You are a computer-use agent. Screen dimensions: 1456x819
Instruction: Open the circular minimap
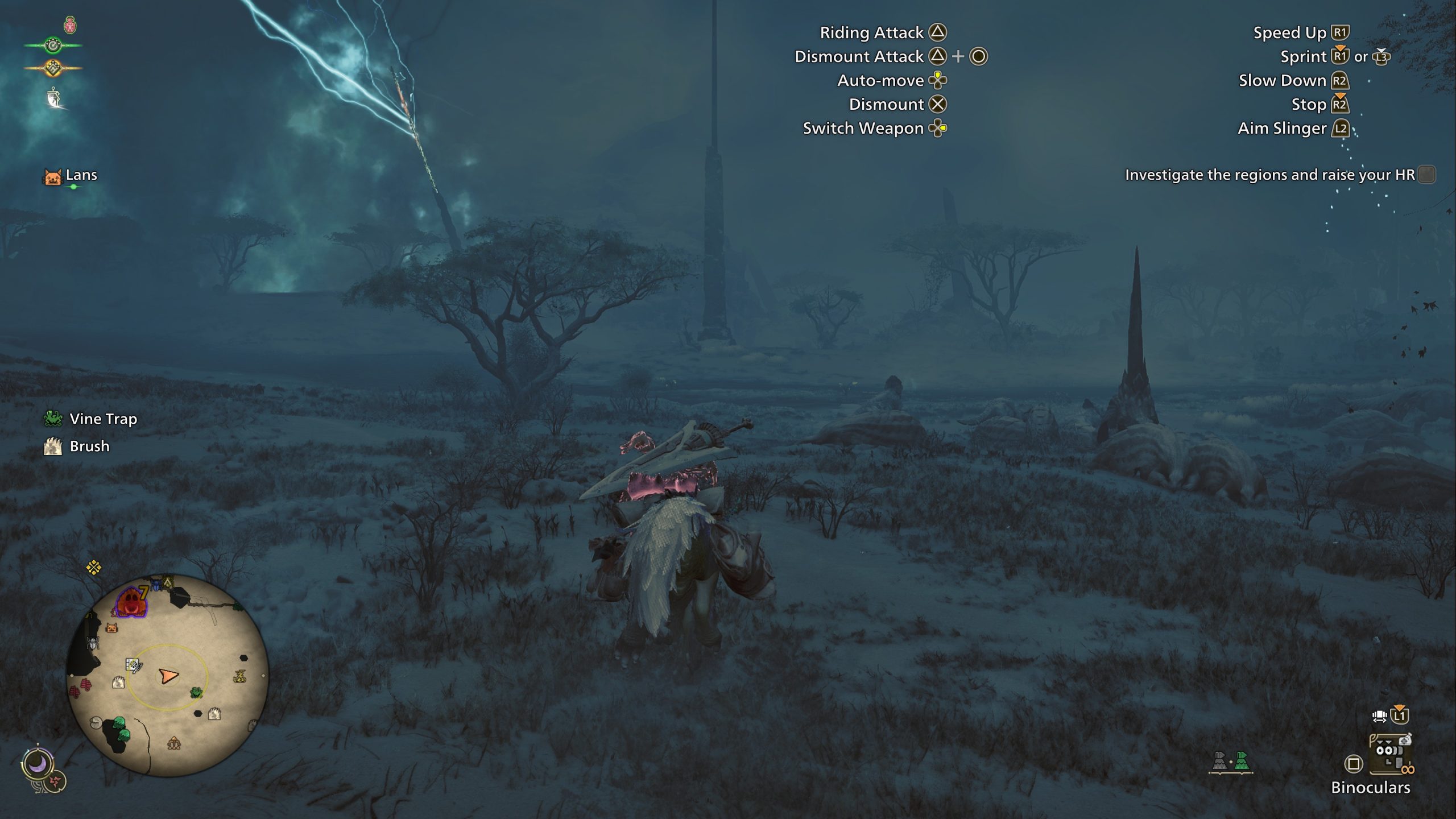[167, 675]
